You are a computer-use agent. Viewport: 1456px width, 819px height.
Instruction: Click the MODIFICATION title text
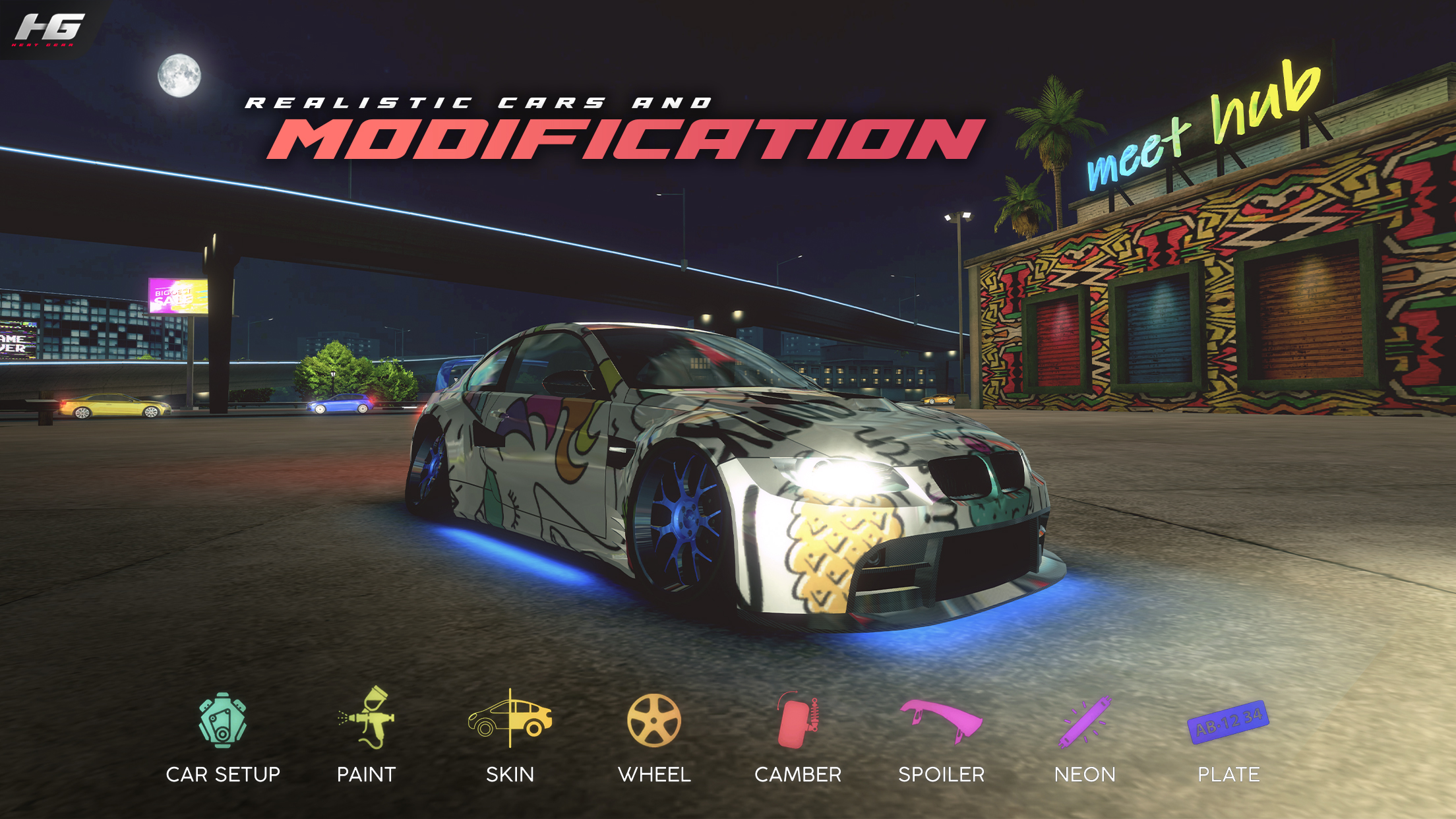pyautogui.click(x=613, y=138)
